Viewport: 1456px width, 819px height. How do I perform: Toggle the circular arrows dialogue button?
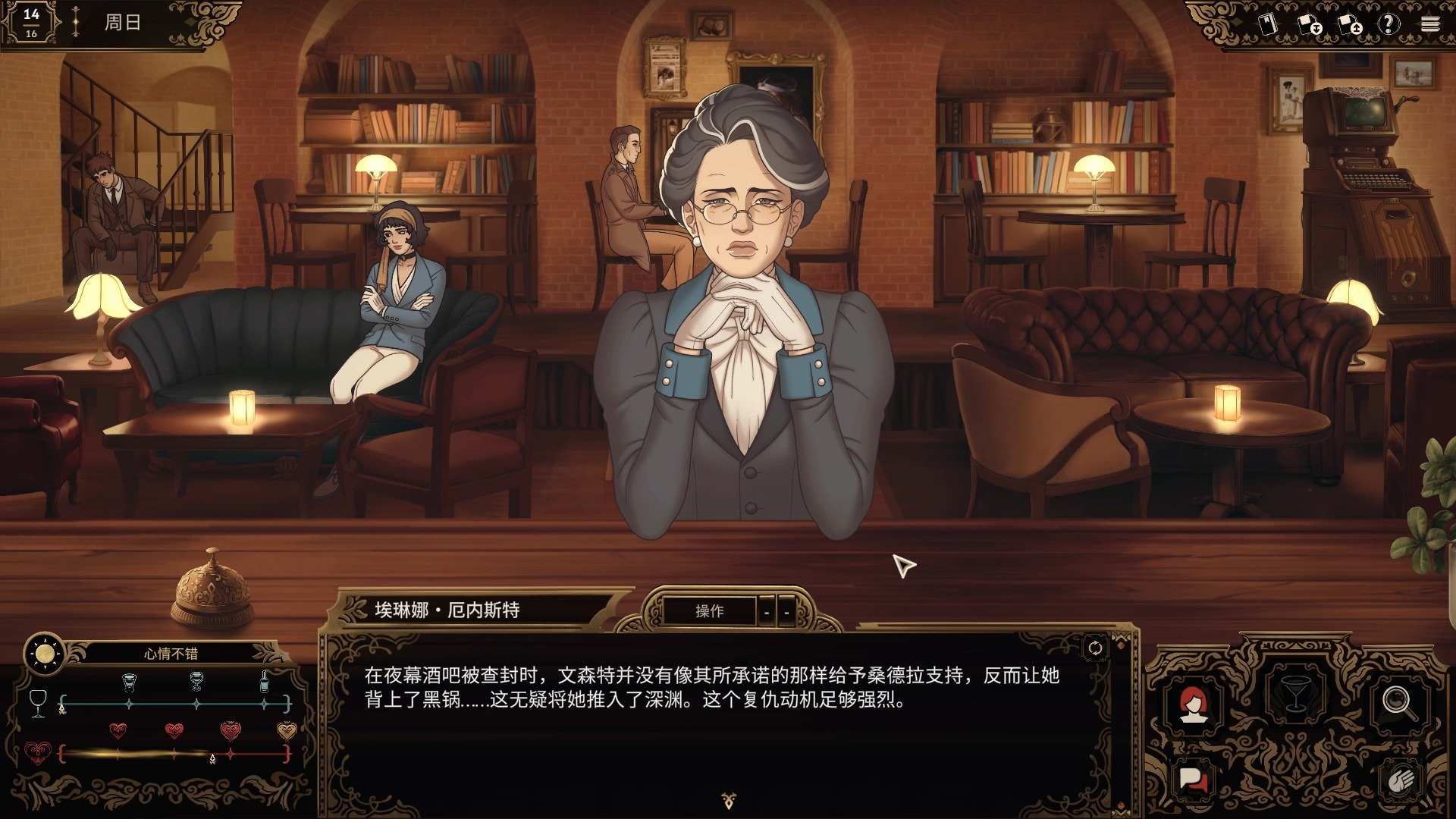click(1095, 648)
